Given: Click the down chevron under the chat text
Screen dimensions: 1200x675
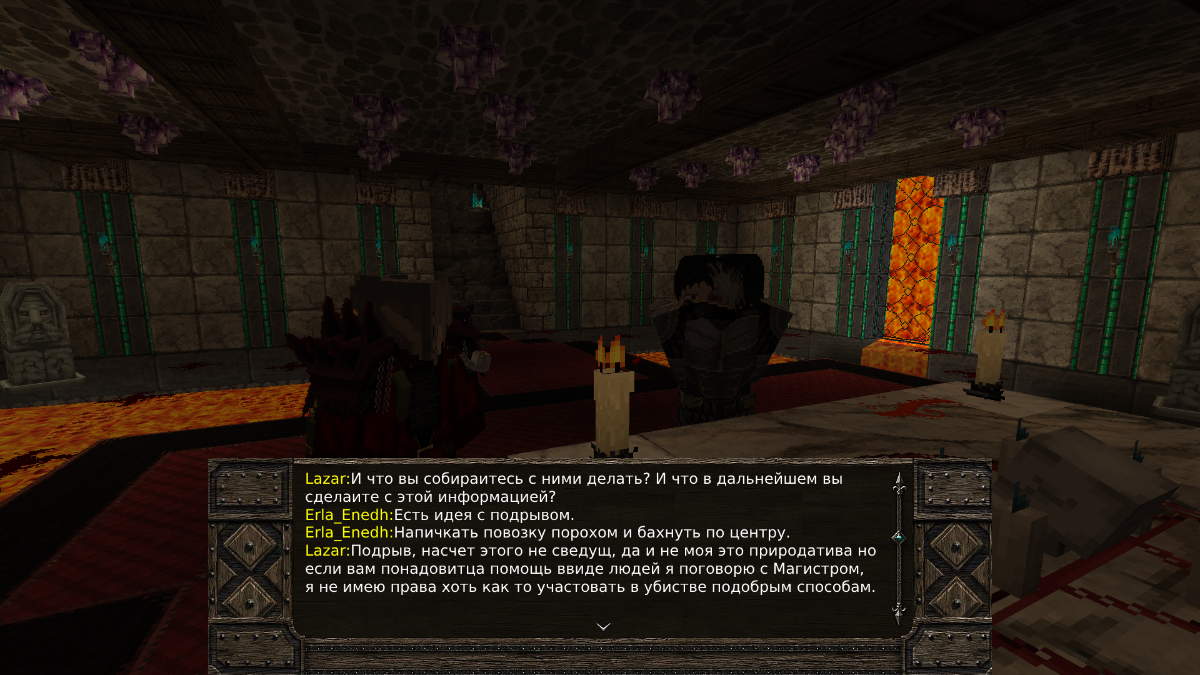Looking at the screenshot, I should point(603,626).
